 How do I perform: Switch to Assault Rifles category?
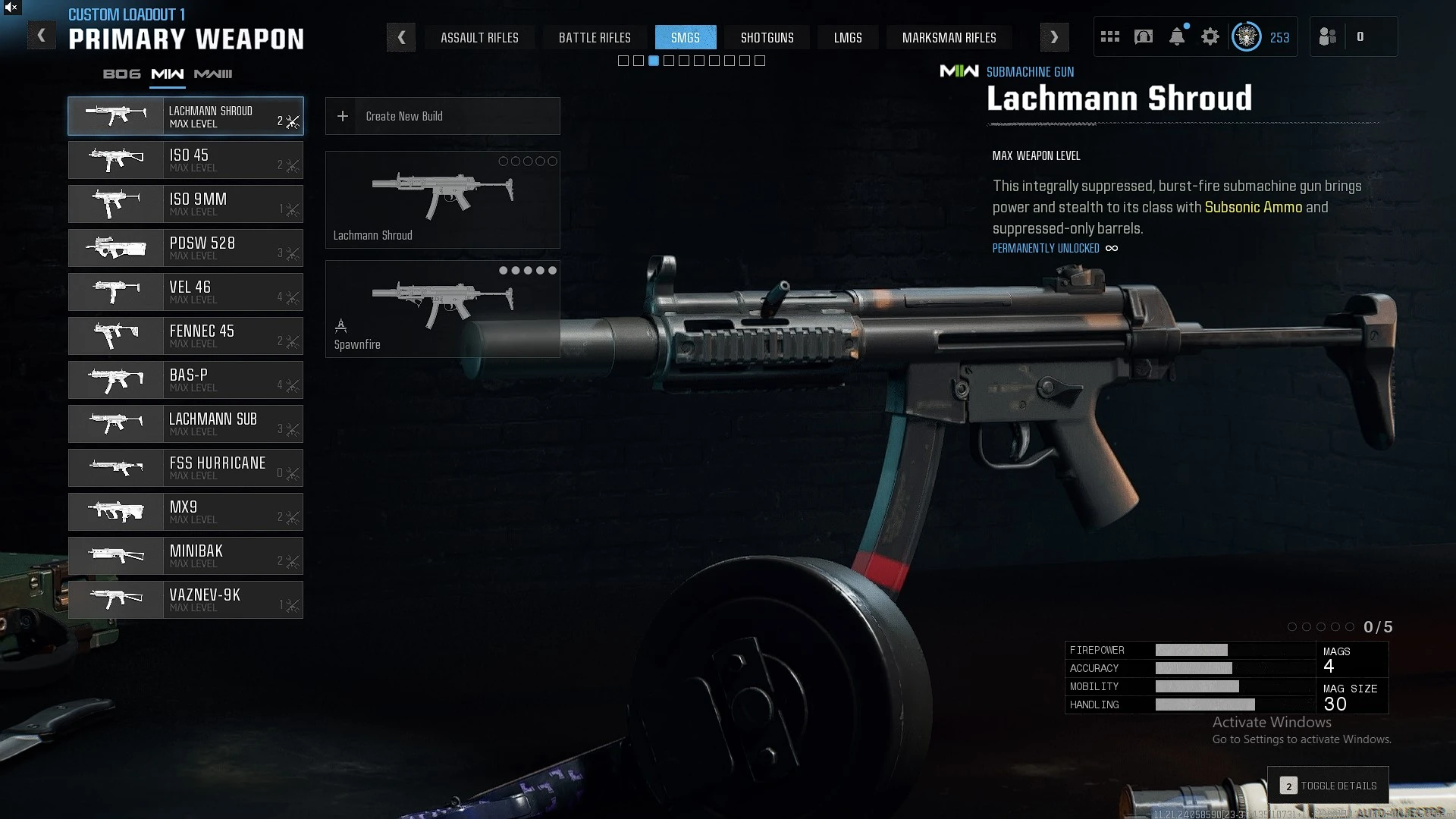(x=479, y=37)
